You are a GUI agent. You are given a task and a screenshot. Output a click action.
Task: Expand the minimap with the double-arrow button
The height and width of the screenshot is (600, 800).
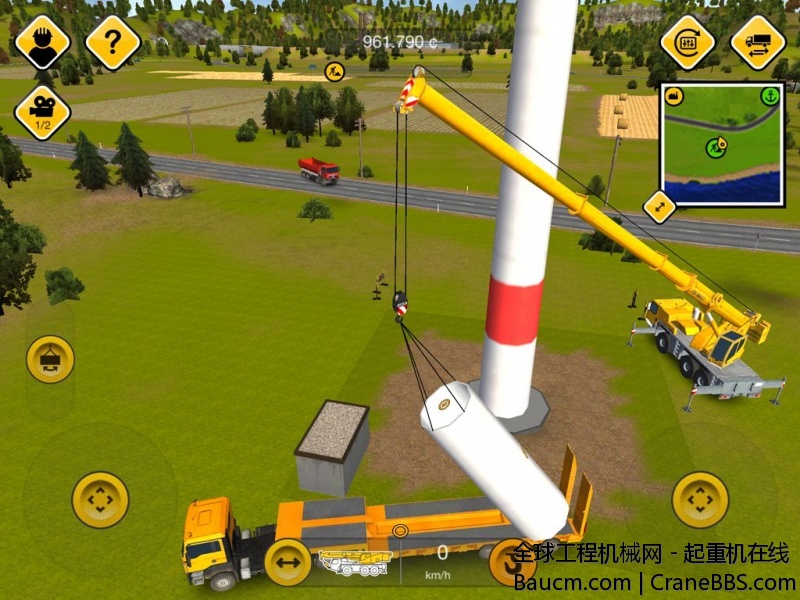(659, 207)
